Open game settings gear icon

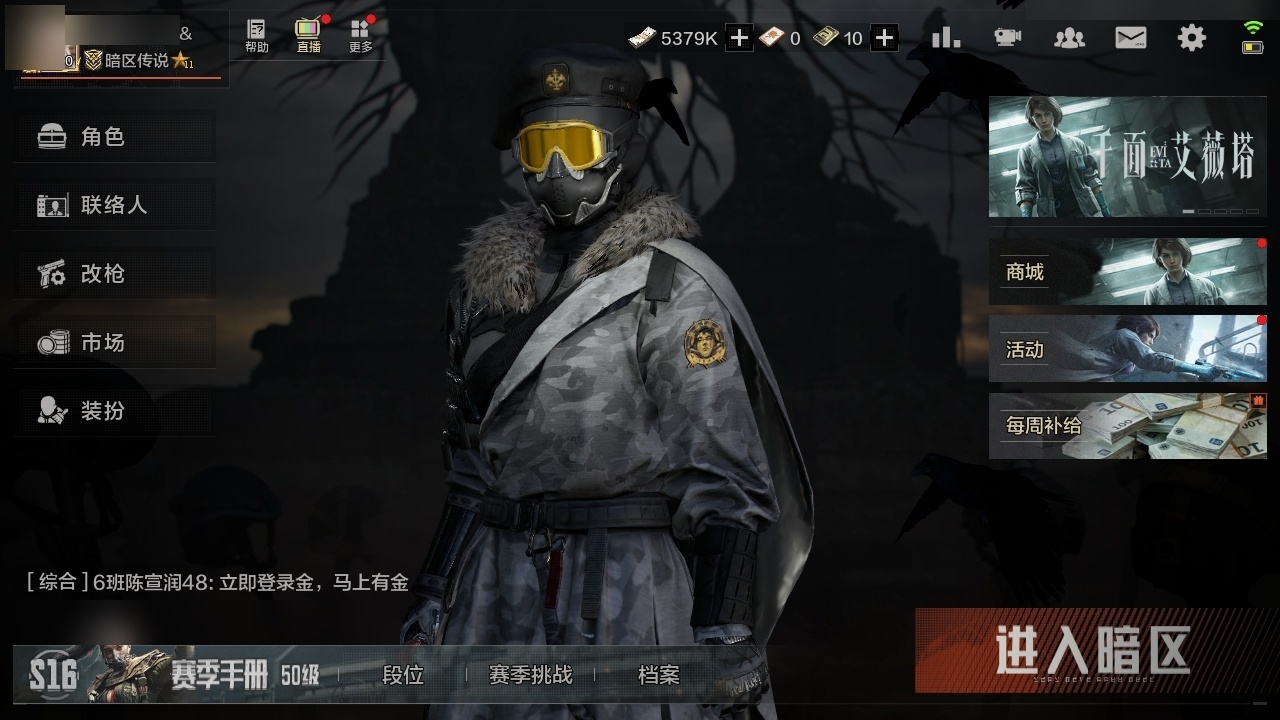tap(1191, 36)
